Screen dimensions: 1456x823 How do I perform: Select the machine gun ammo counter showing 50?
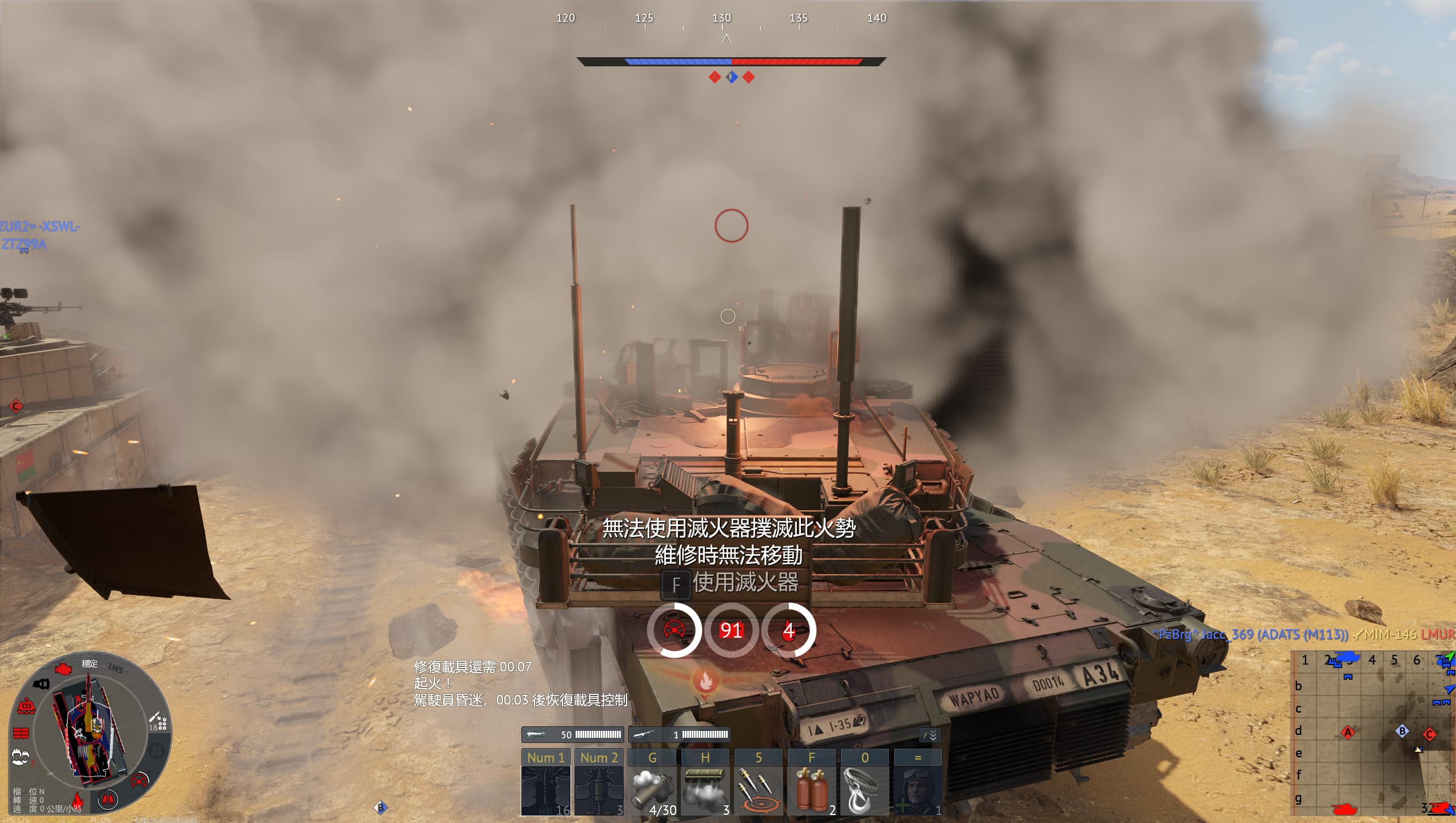(573, 734)
